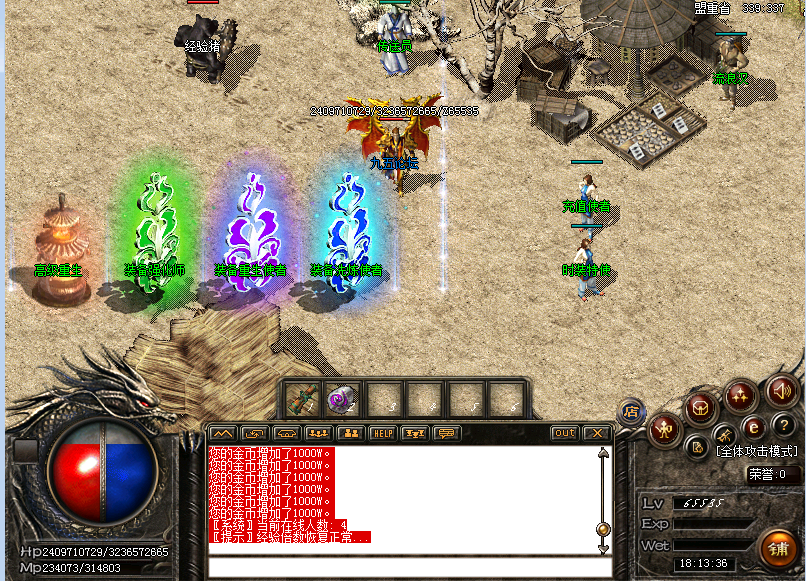Switch the 全体攻击模式 attack mode label

coord(757,451)
